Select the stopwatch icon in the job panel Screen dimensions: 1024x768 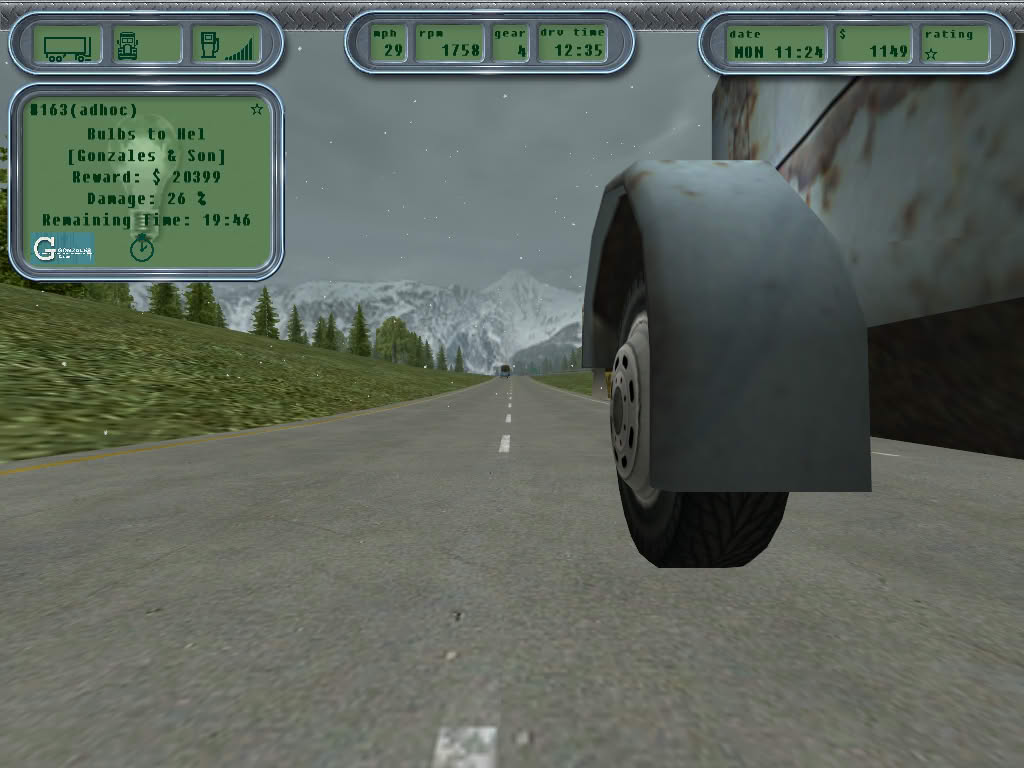[142, 247]
